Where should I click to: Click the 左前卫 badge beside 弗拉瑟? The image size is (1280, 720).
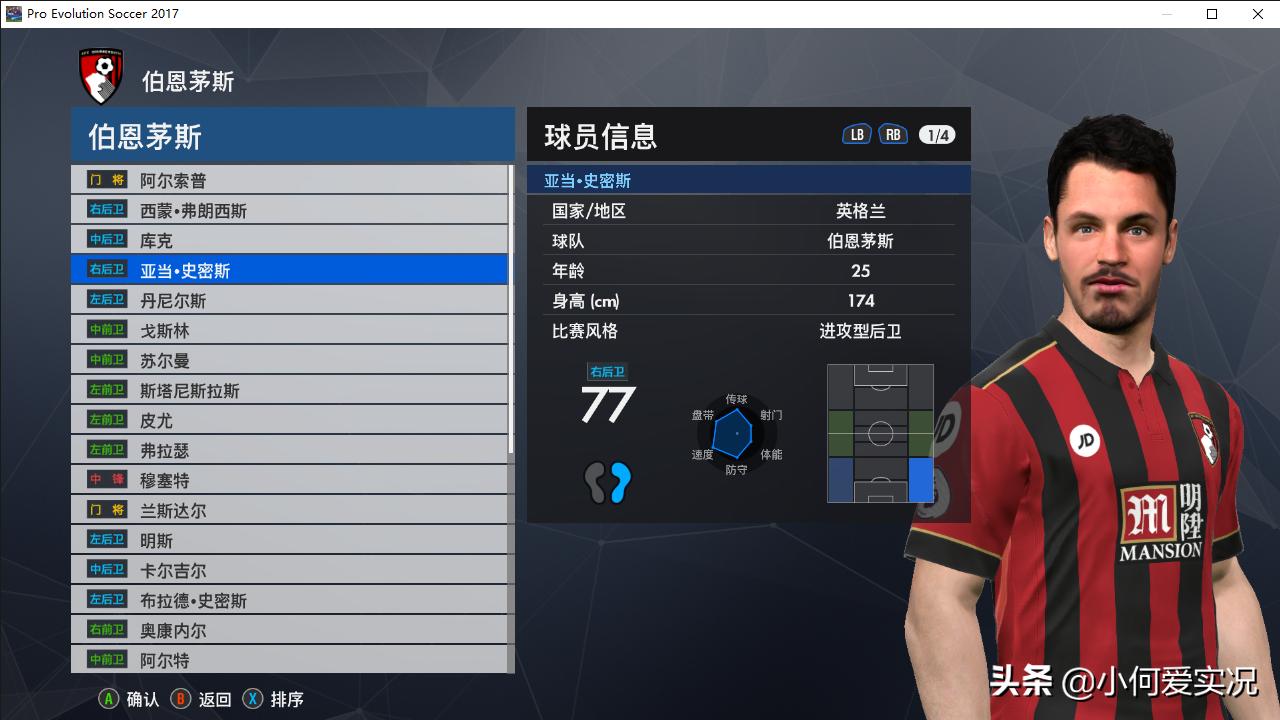pyautogui.click(x=105, y=449)
